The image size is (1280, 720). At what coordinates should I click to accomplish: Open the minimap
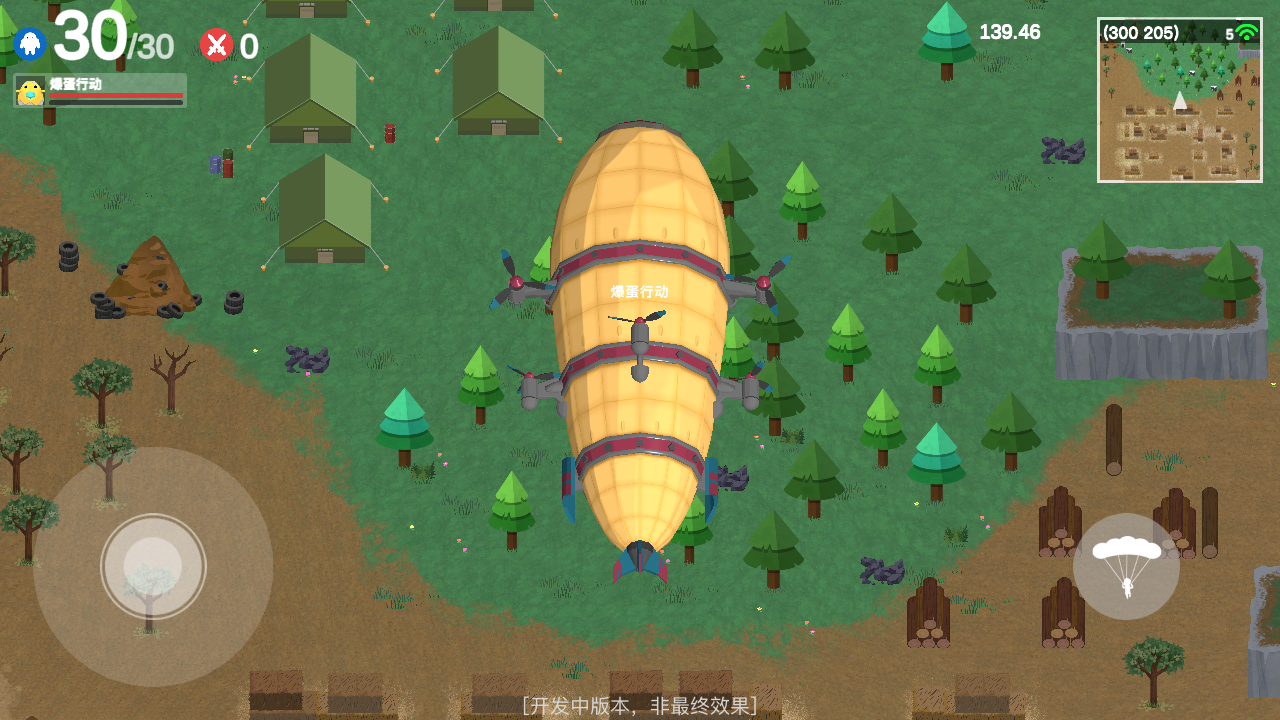click(1179, 100)
